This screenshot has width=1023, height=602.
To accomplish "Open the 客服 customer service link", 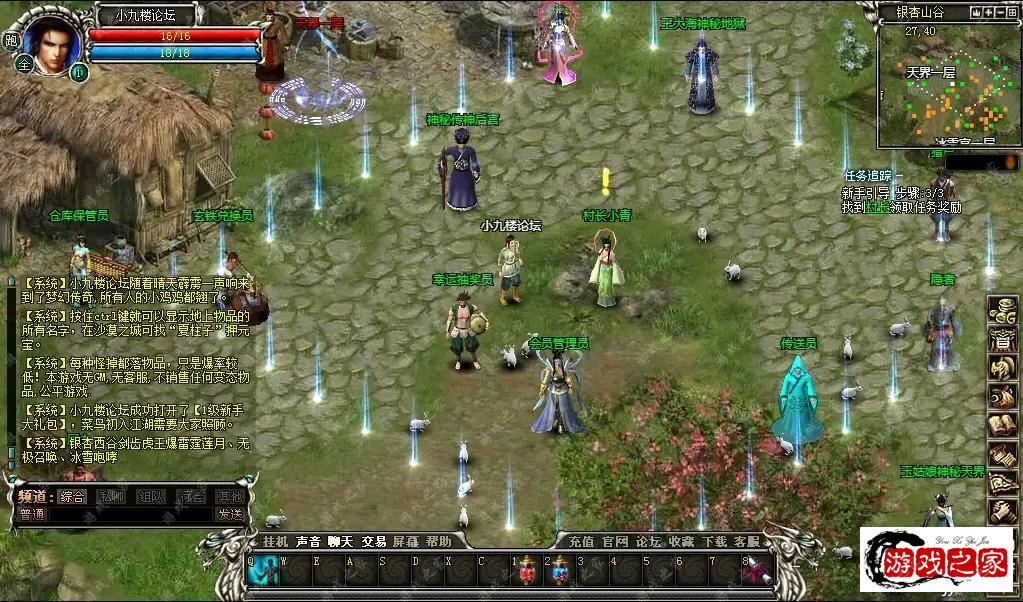I will coord(746,541).
